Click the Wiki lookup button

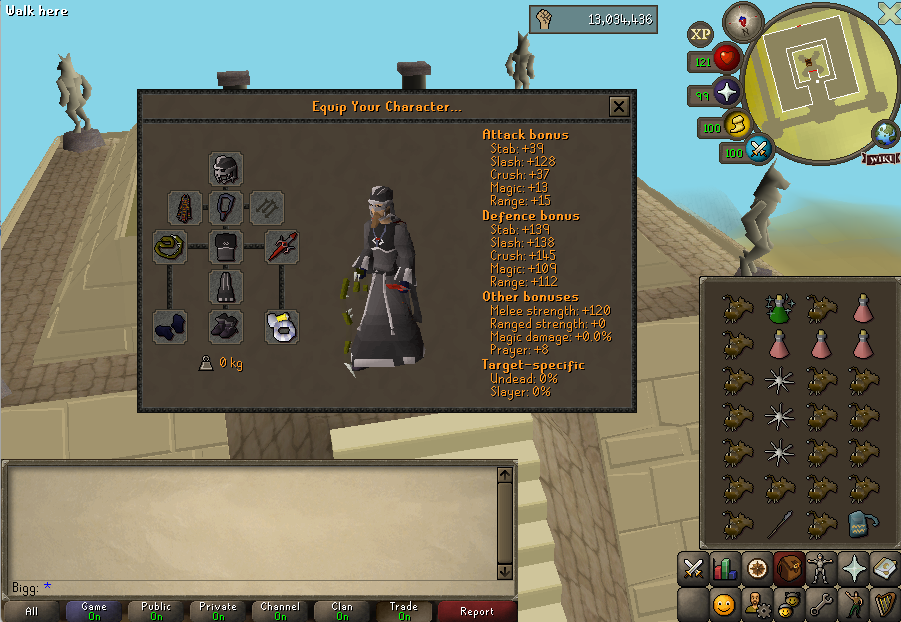click(x=881, y=159)
